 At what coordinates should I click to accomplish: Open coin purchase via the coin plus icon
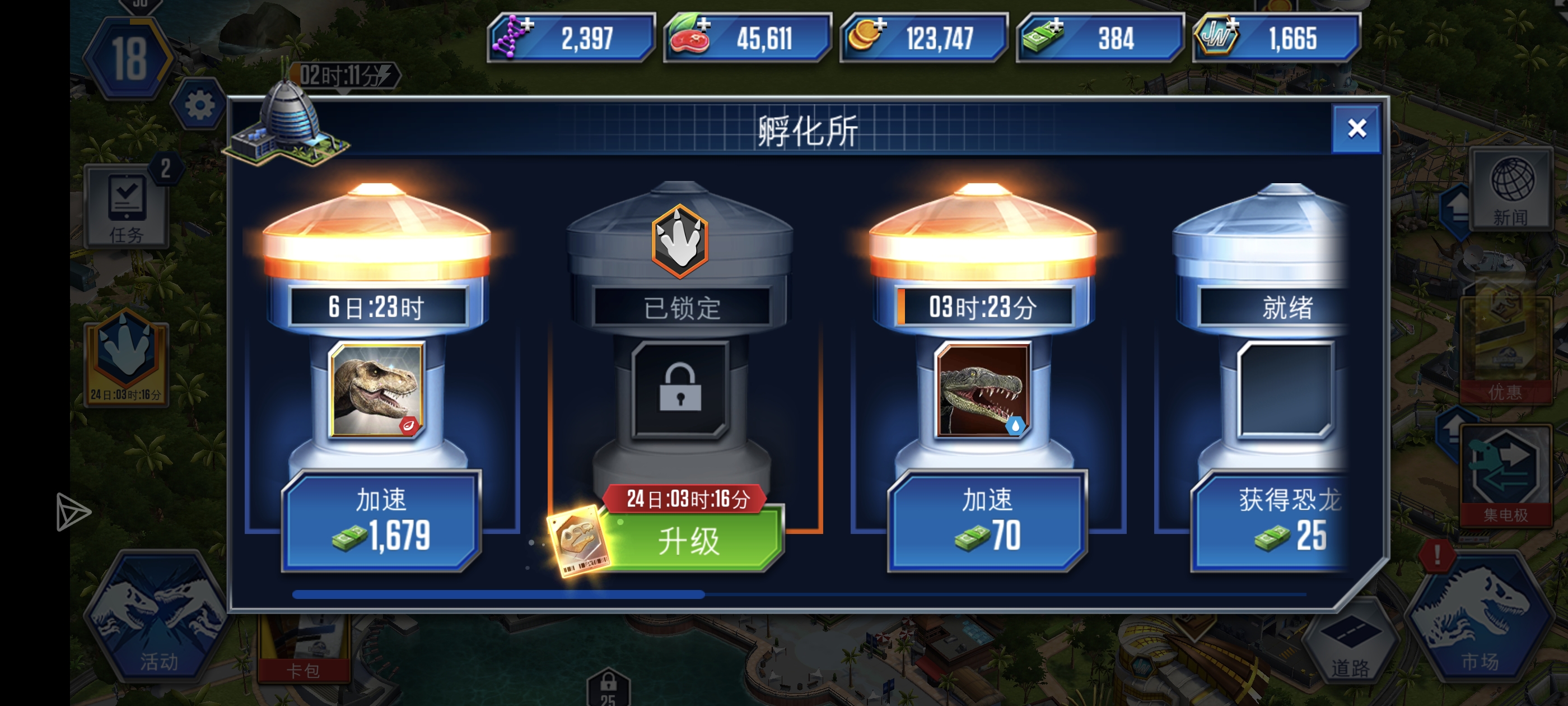[x=881, y=26]
